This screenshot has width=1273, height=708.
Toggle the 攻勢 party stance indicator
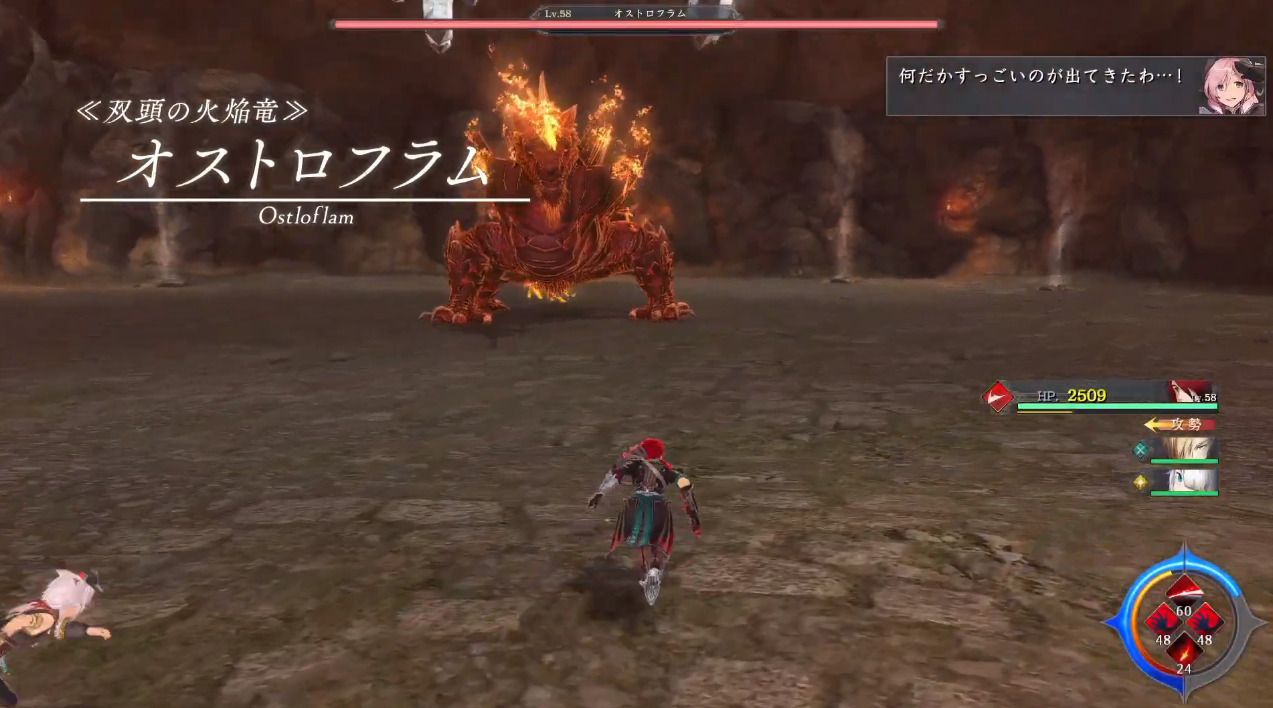(x=1180, y=424)
